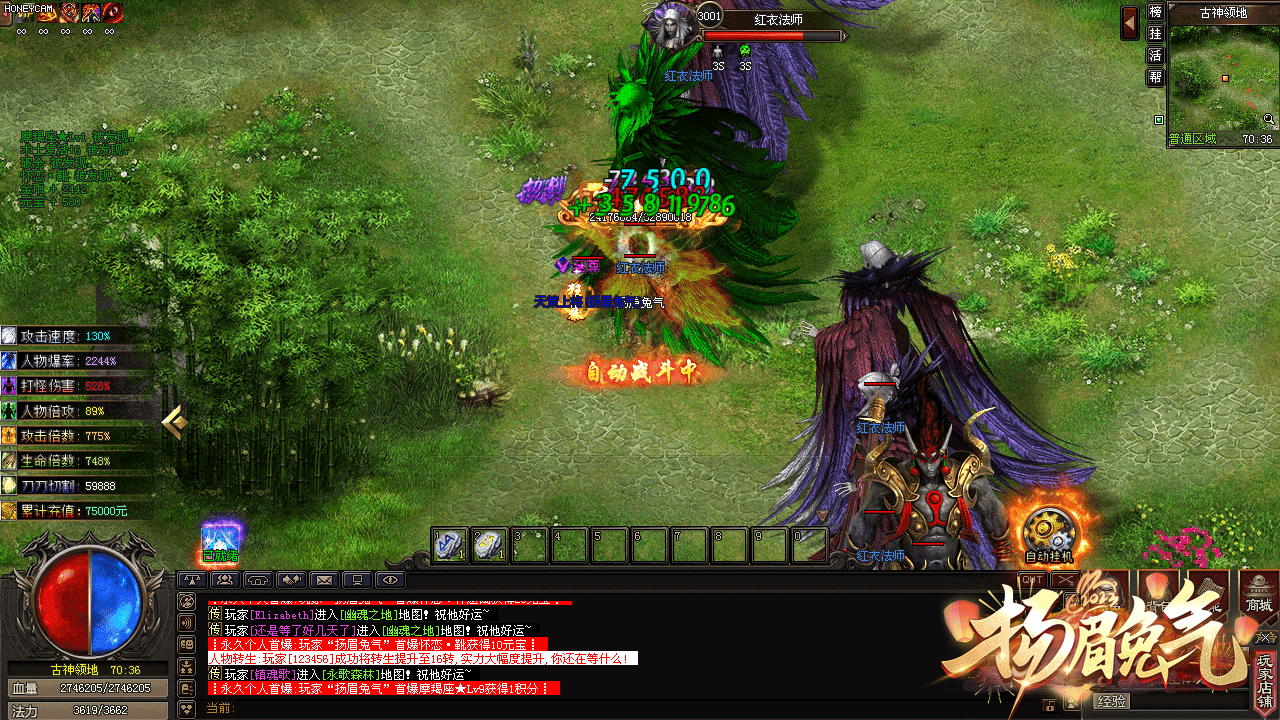Image resolution: width=1280 pixels, height=720 pixels.
Task: Collapse the panel with the red arrow button
Action: point(1130,22)
